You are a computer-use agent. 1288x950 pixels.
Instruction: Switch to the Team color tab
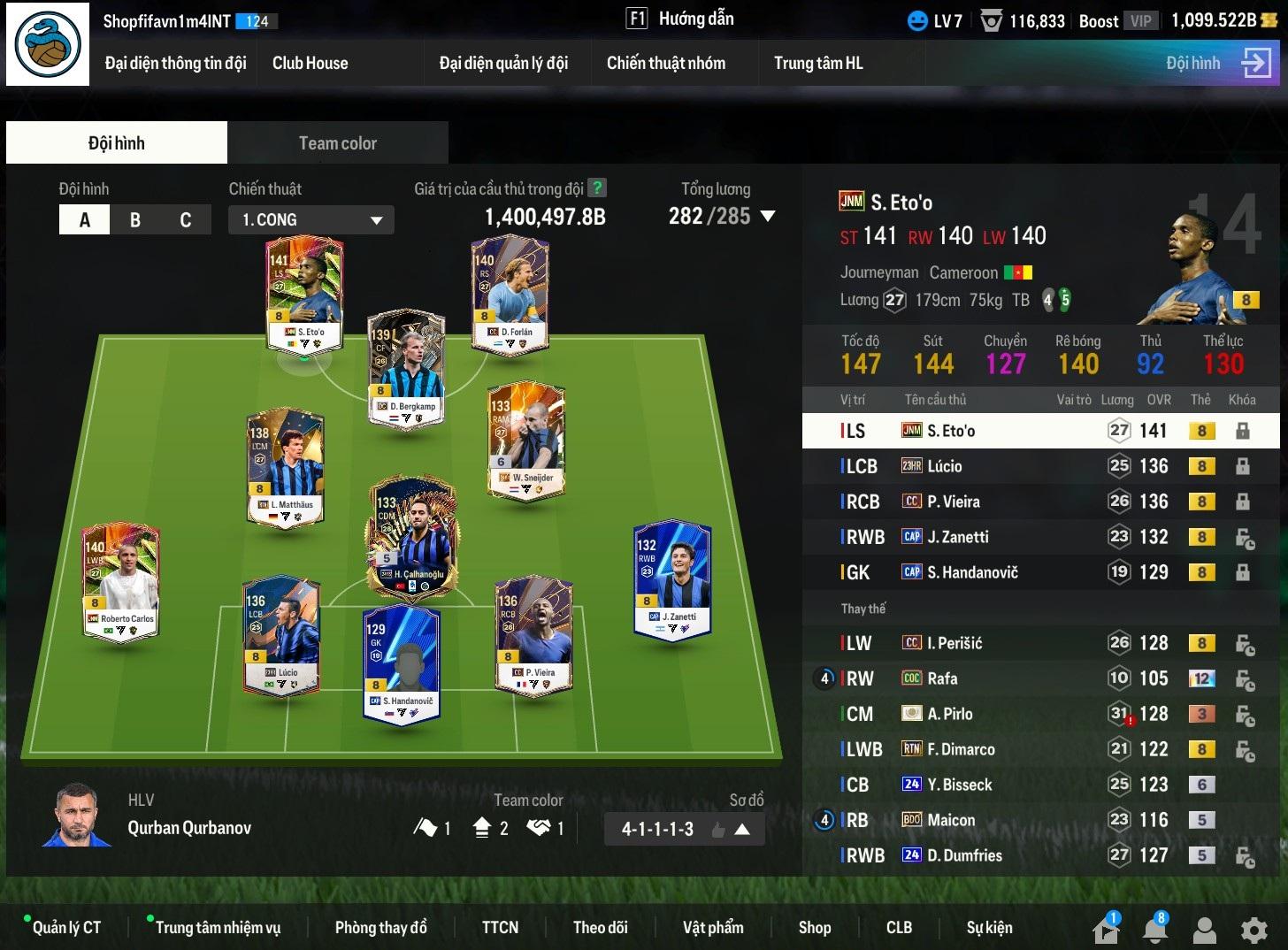point(337,143)
